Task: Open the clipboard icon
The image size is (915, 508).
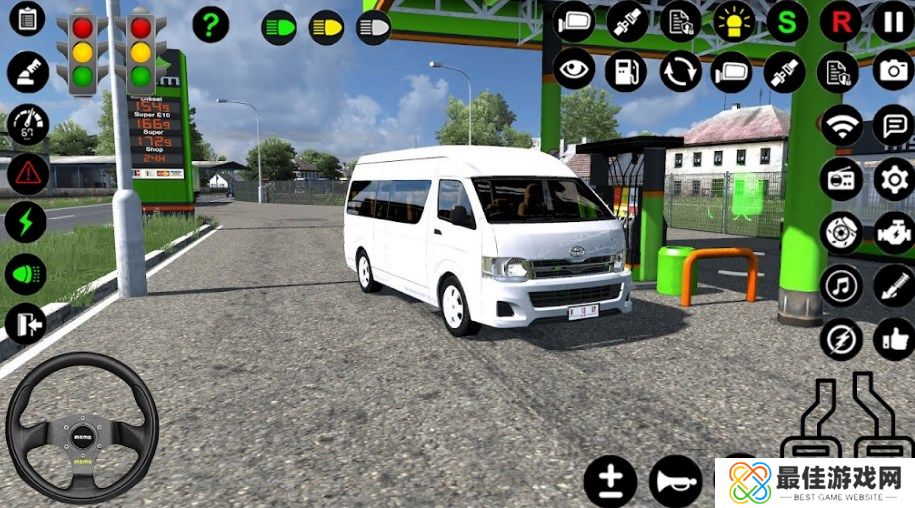Action: pyautogui.click(x=27, y=20)
